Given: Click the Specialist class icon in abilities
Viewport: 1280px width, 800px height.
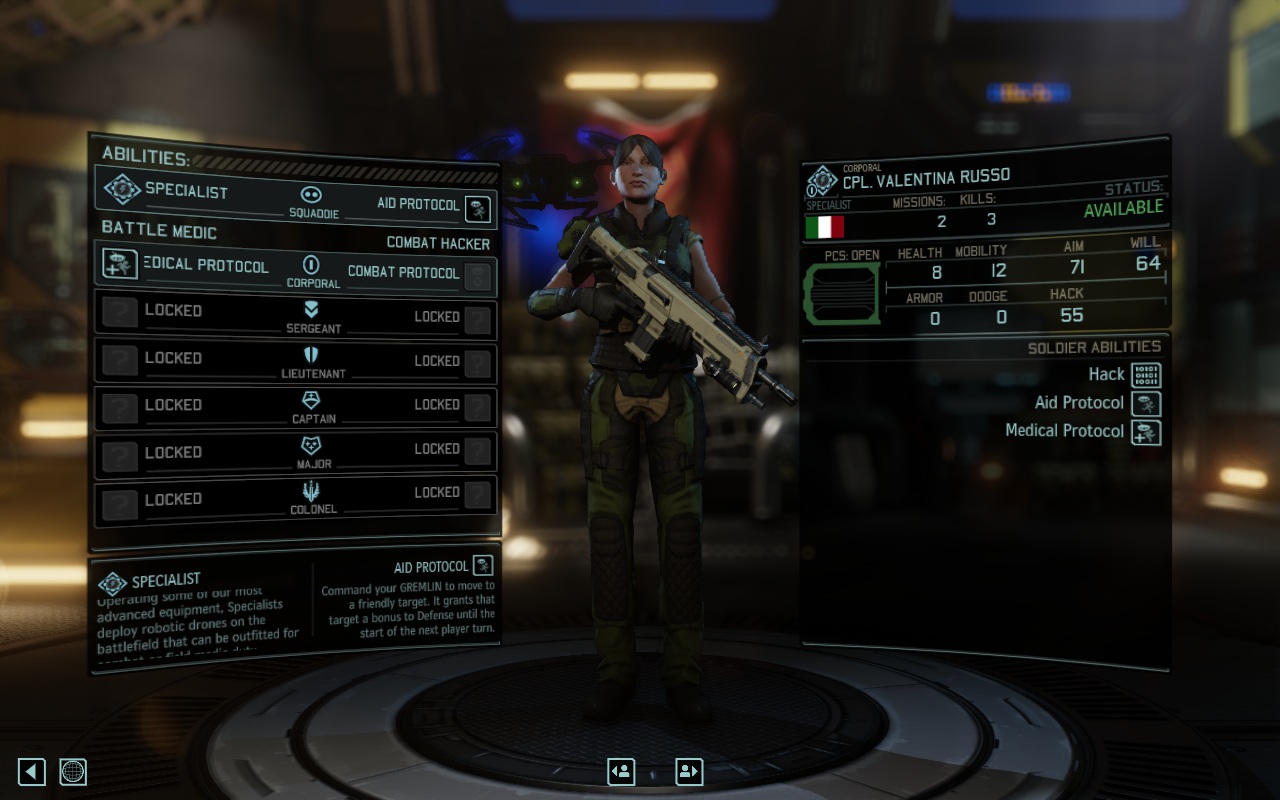Looking at the screenshot, I should pyautogui.click(x=122, y=189).
